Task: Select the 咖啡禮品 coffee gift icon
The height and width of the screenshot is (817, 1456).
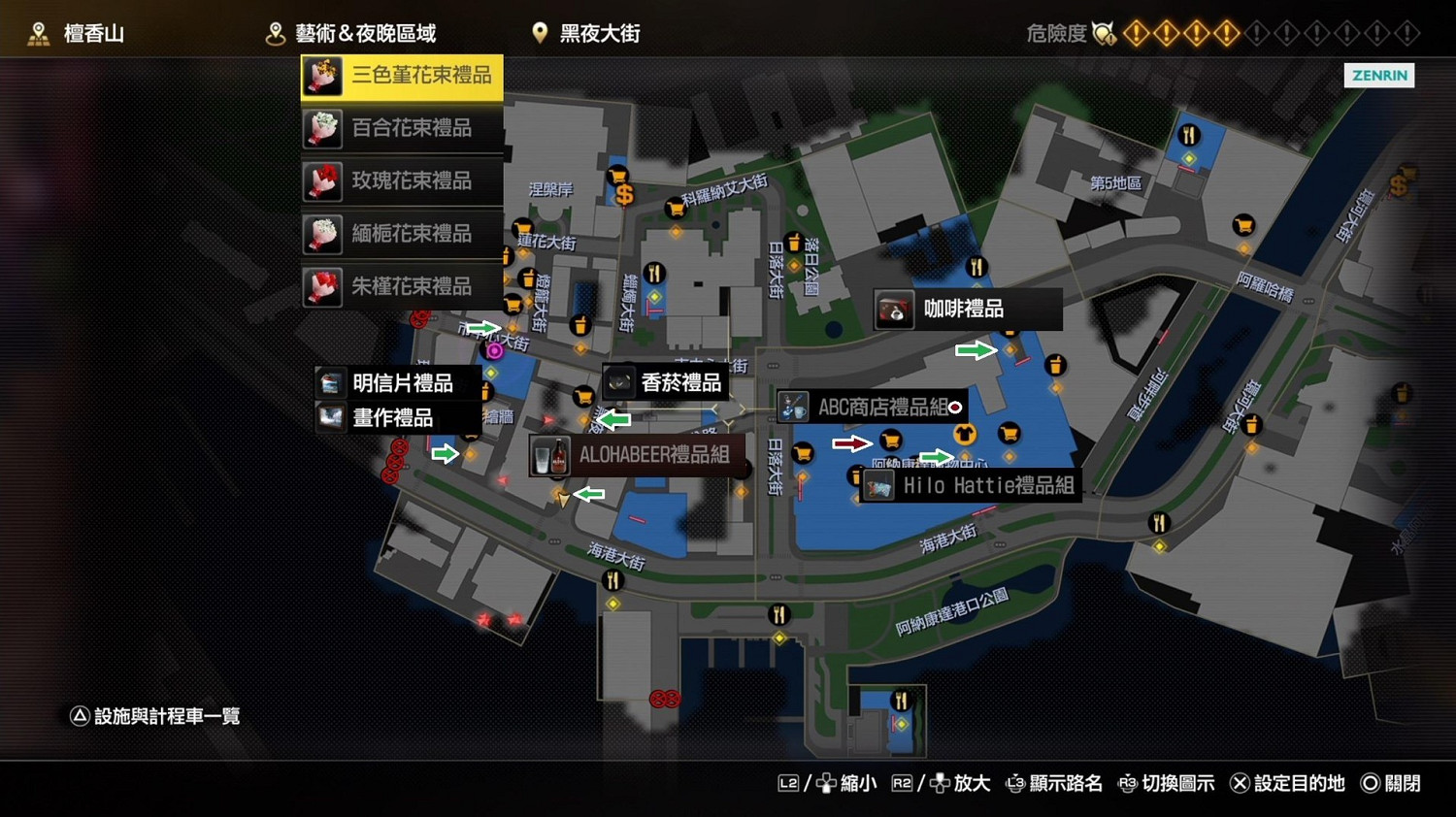Action: pyautogui.click(x=894, y=309)
